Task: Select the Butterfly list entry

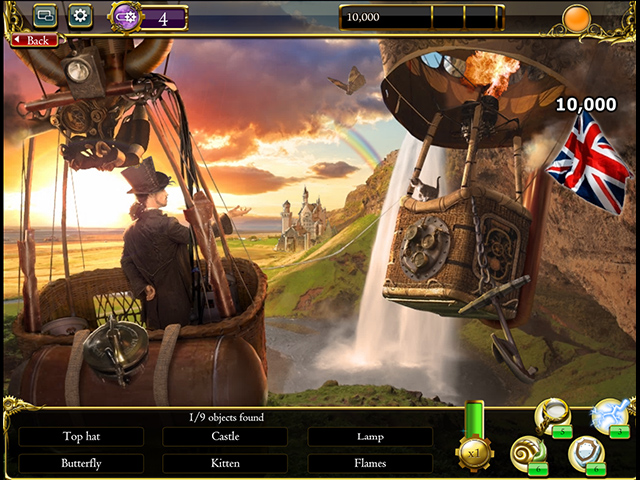Action: pos(81,463)
